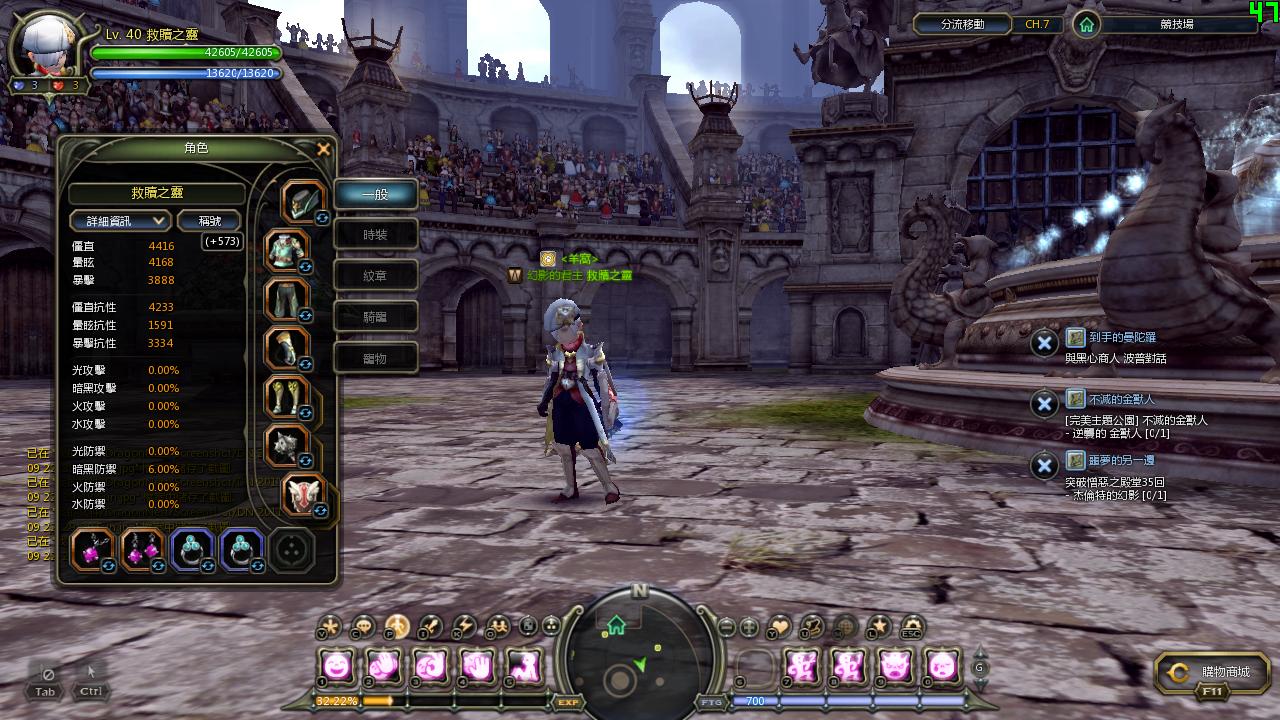Select the equipped helmet slot
The image size is (1280, 720).
click(x=301, y=202)
